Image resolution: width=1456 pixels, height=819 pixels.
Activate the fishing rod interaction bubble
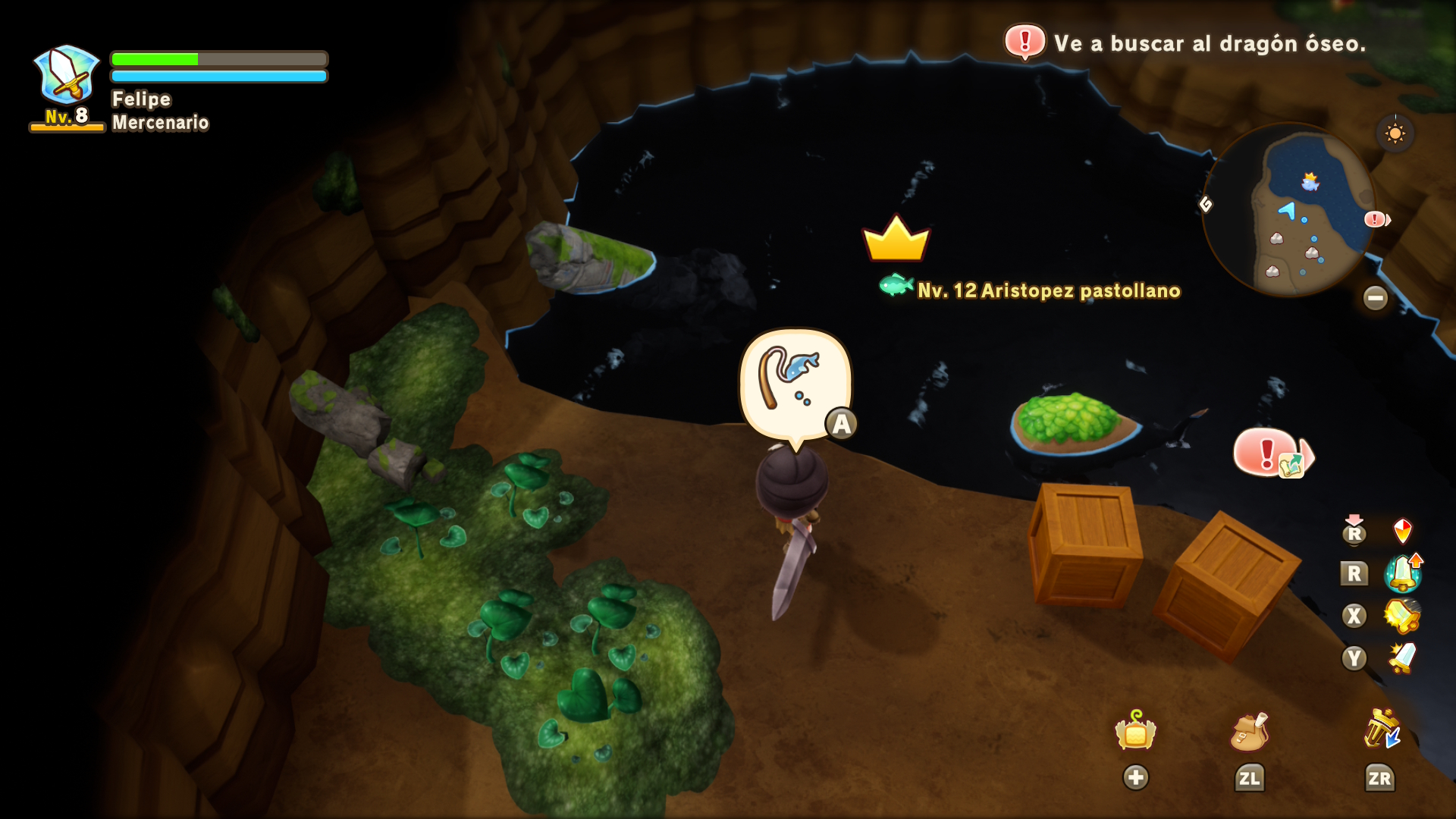point(794,384)
